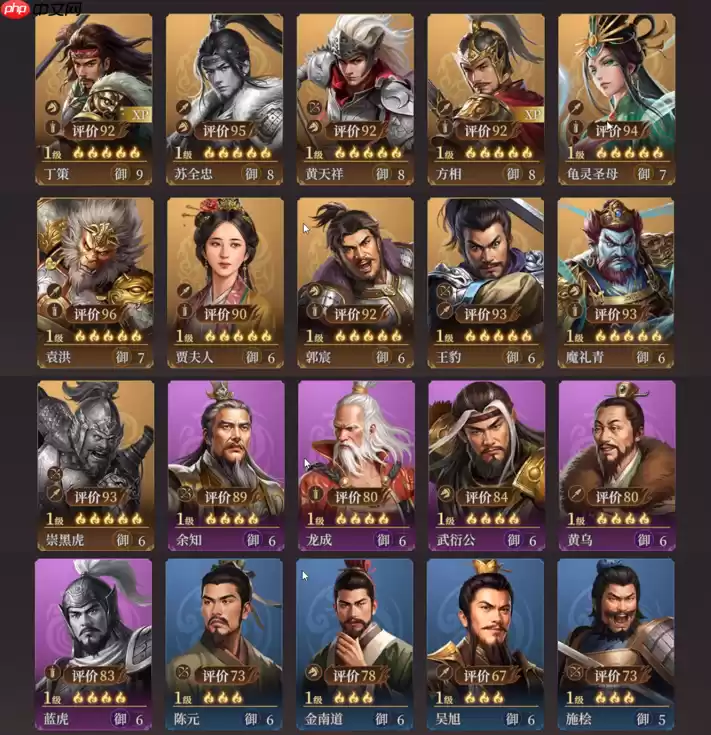Click the 陈元 blue card
The width and height of the screenshot is (711, 735).
click(225, 644)
